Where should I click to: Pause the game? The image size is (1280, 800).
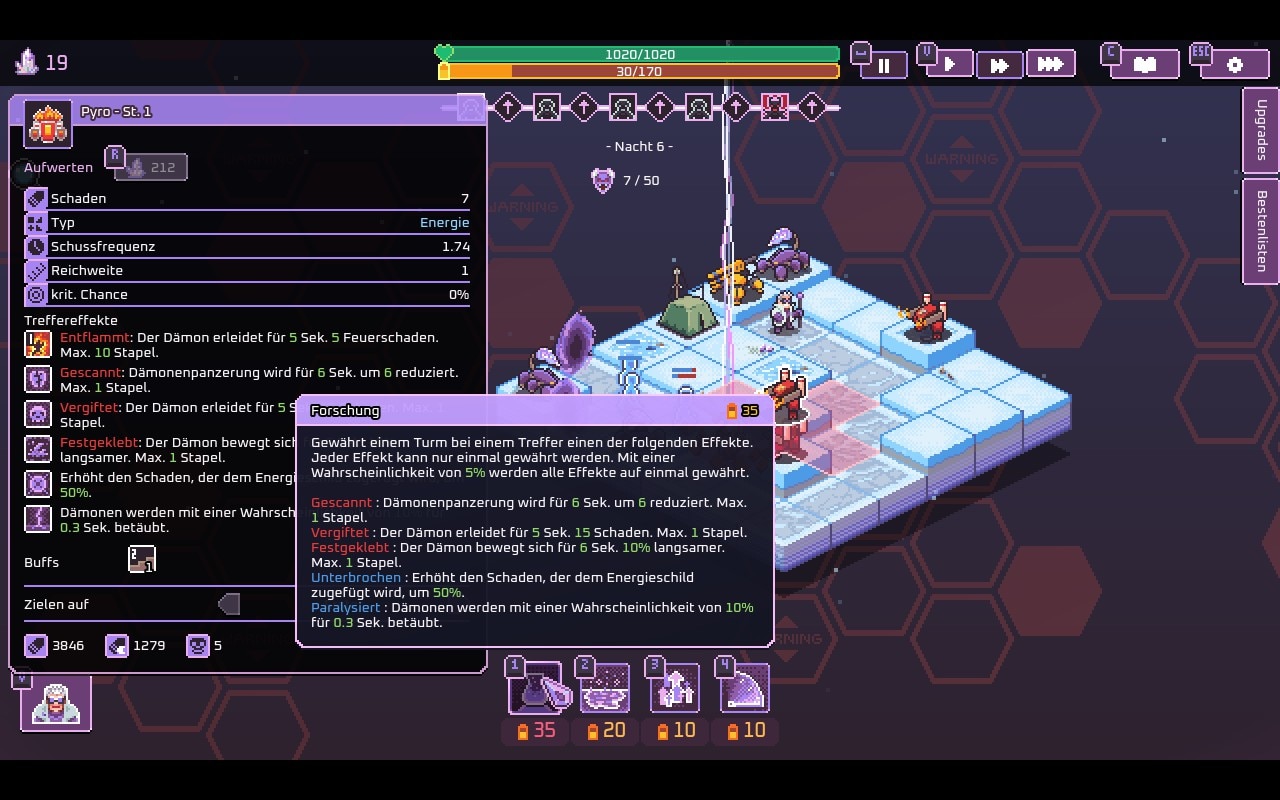884,65
